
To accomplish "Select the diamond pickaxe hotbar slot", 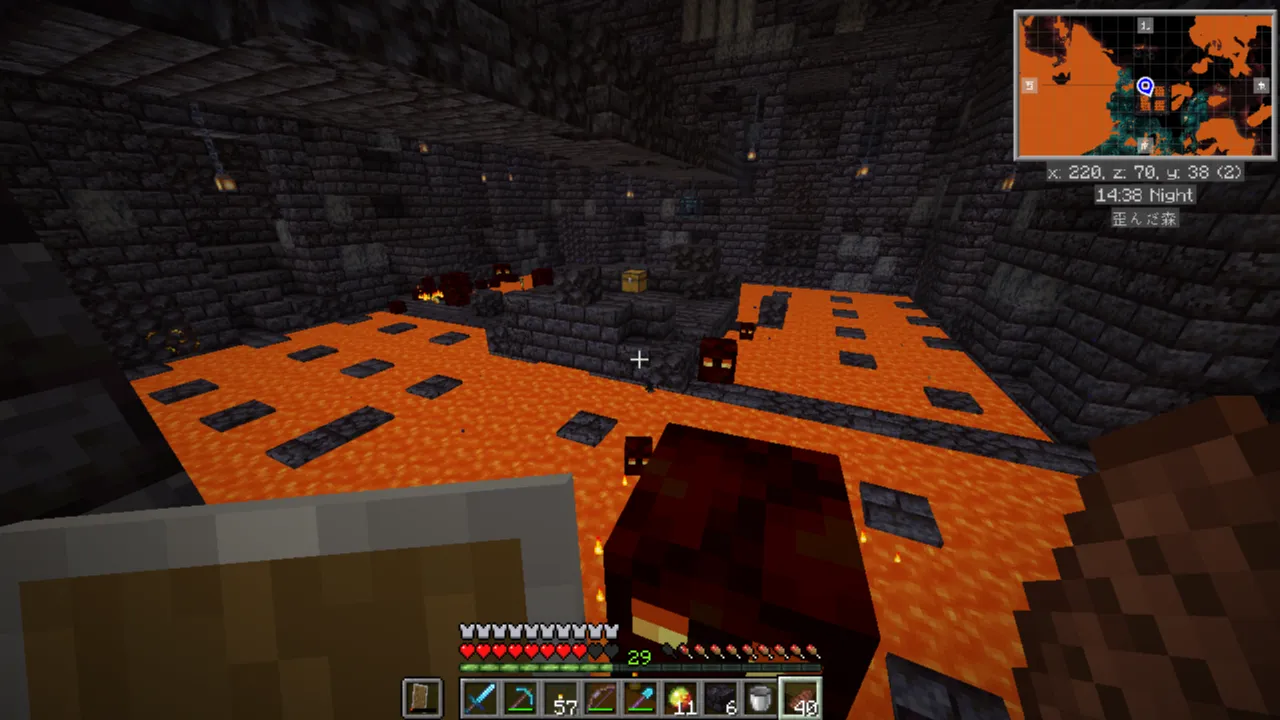I will coord(521,697).
